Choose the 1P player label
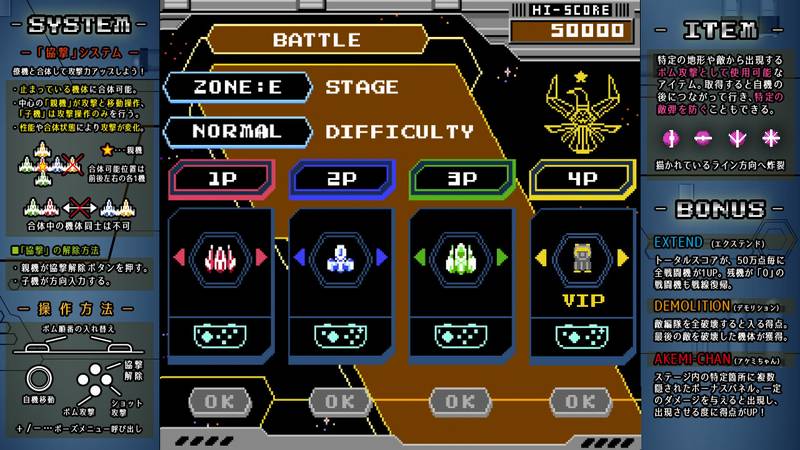Screen dimensions: 800x450 pos(220,180)
